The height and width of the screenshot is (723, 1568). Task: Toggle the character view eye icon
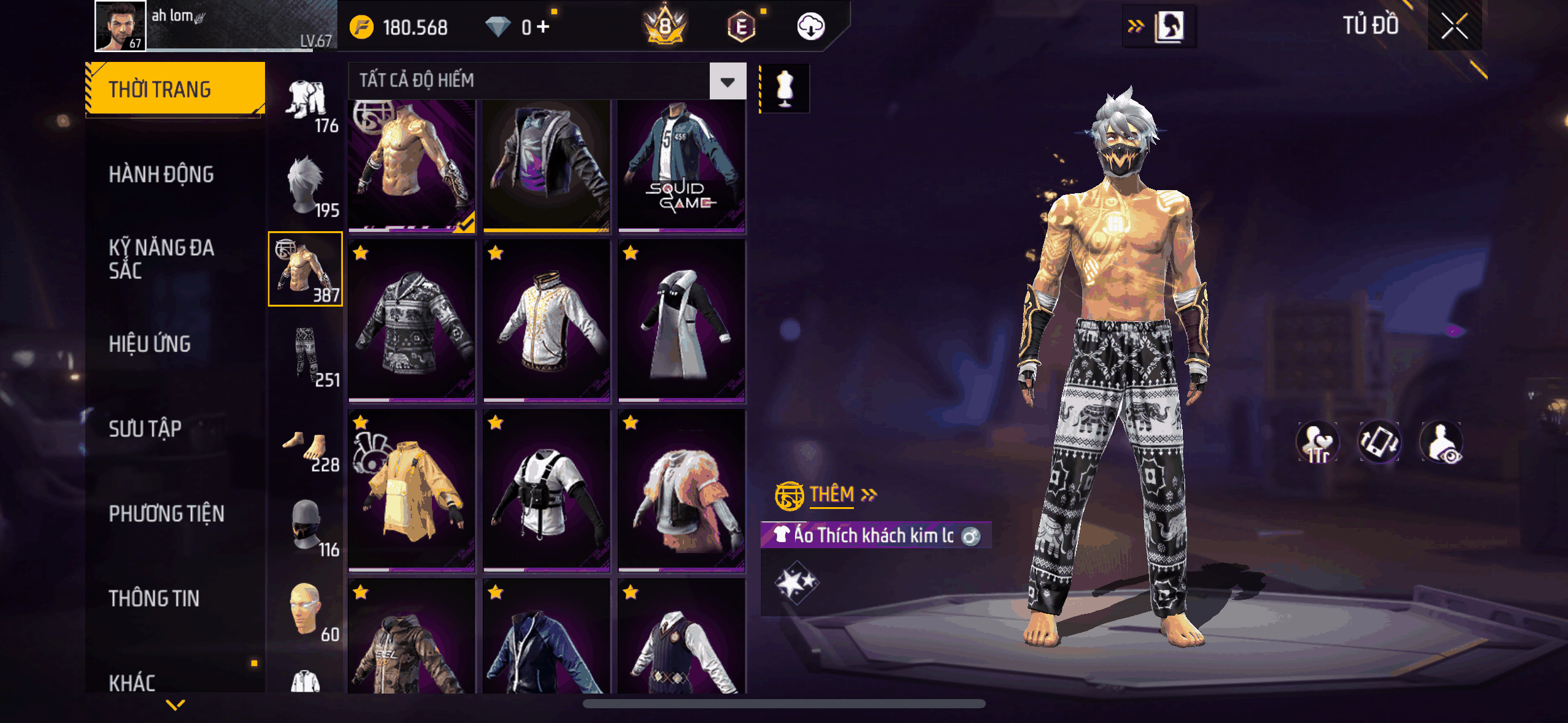click(x=1441, y=443)
